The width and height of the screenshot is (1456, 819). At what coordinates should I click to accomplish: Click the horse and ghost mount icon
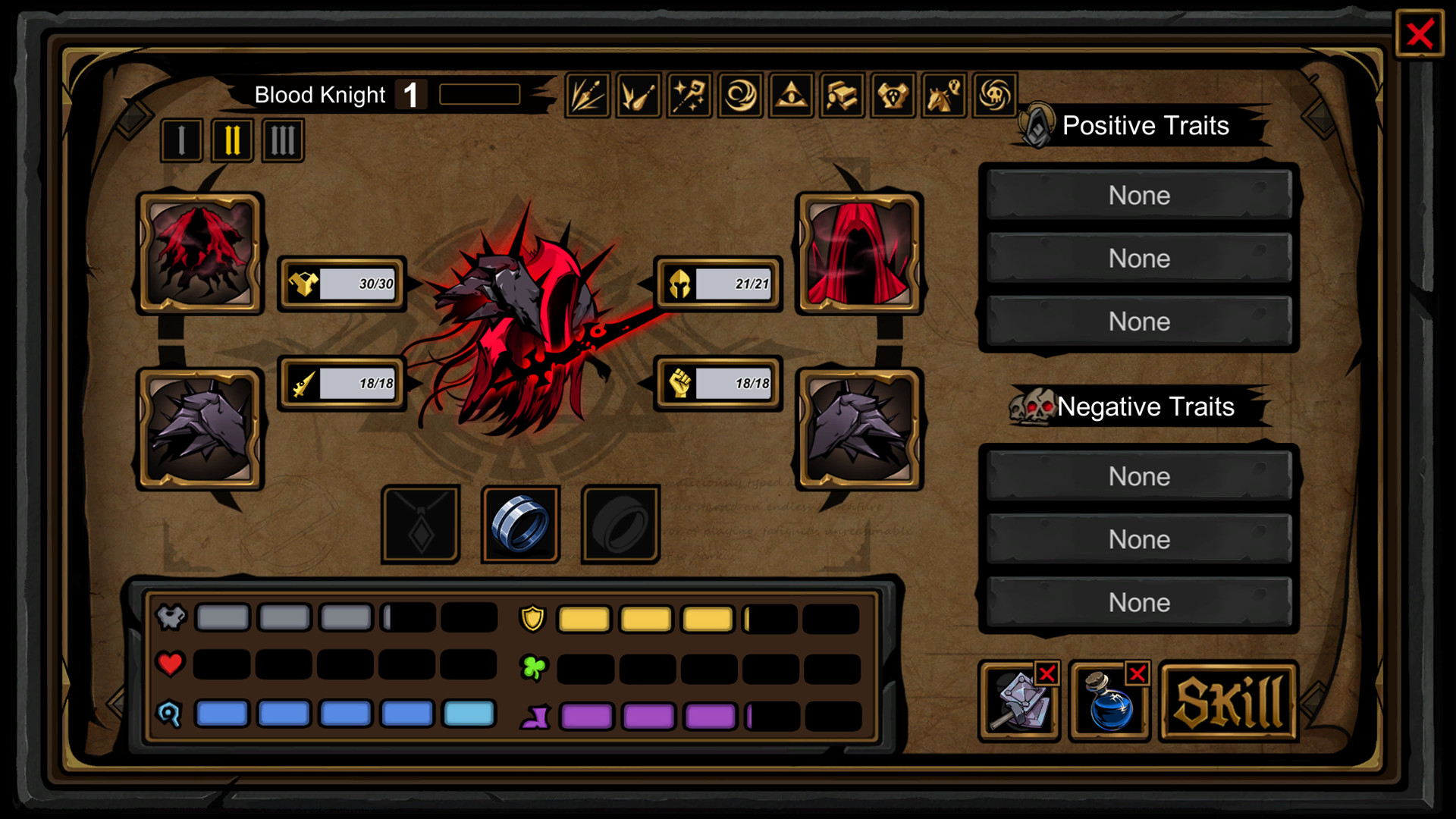943,95
